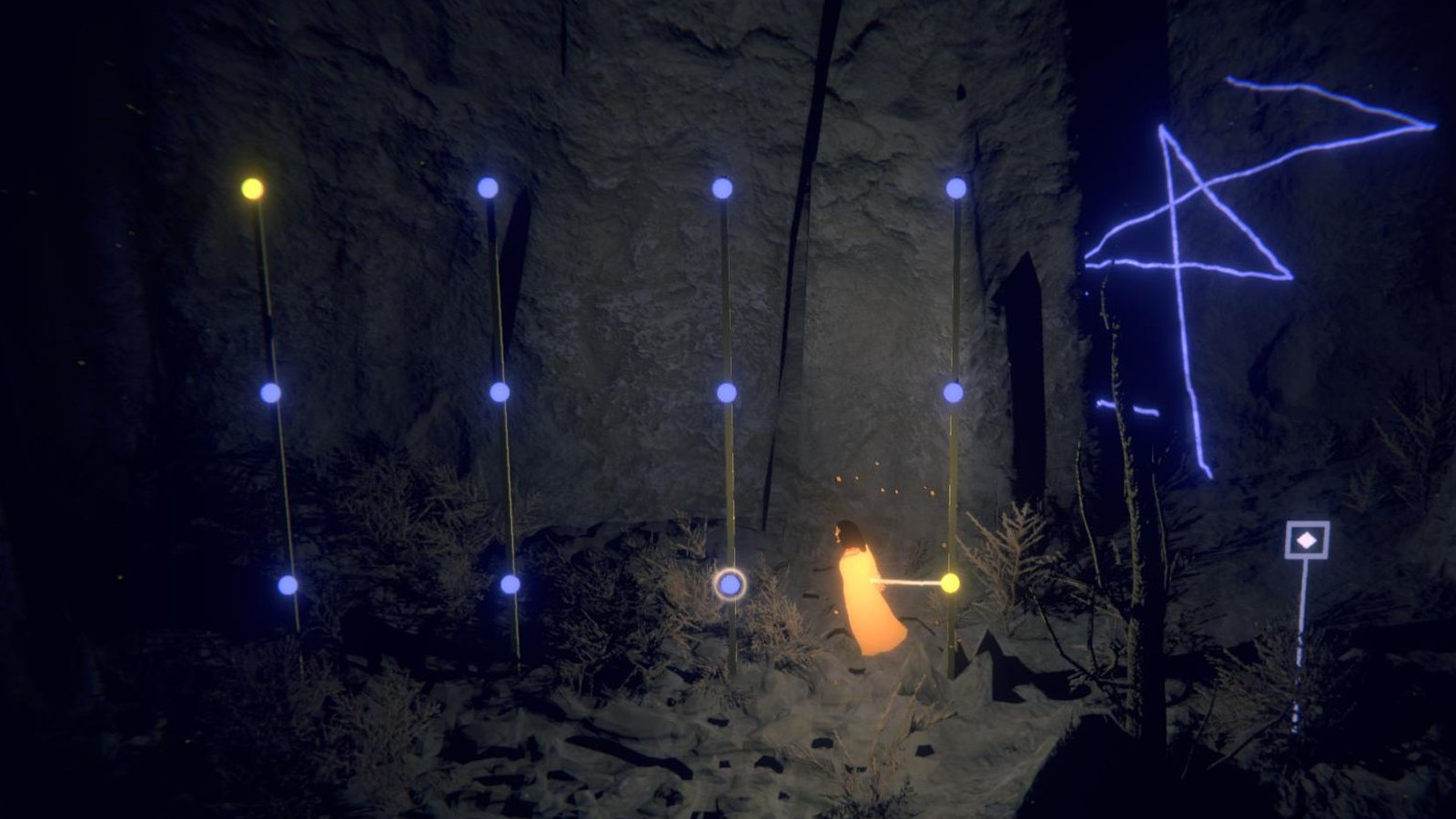Select the yellow node touched by the light beam

[x=950, y=582]
